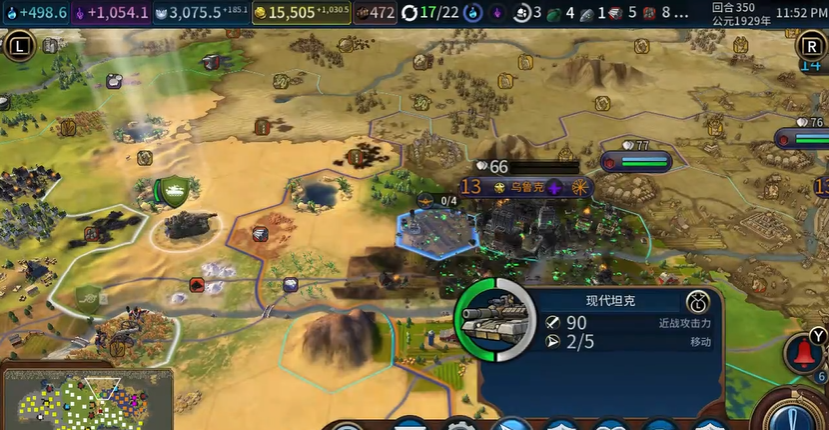Click the culture yield in the top bar
This screenshot has width=829, height=430.
tap(111, 13)
